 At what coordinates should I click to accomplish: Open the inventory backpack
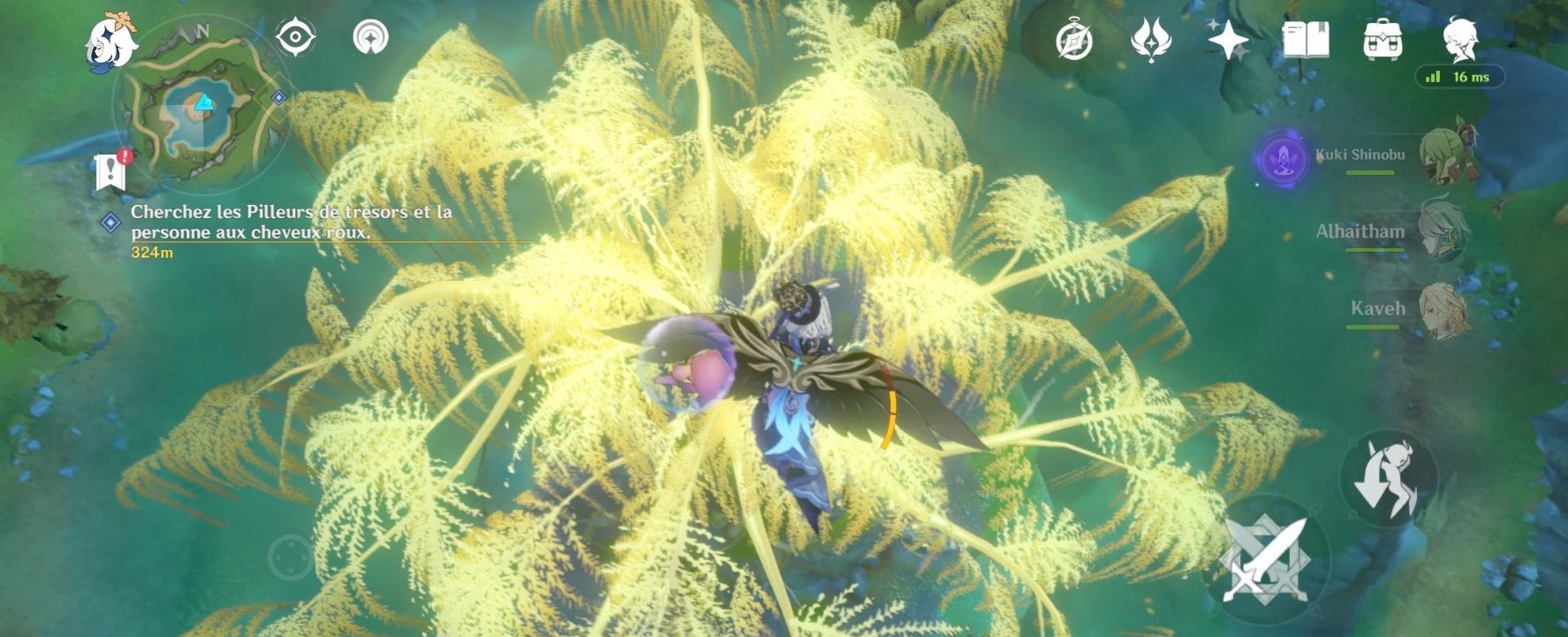1384,37
